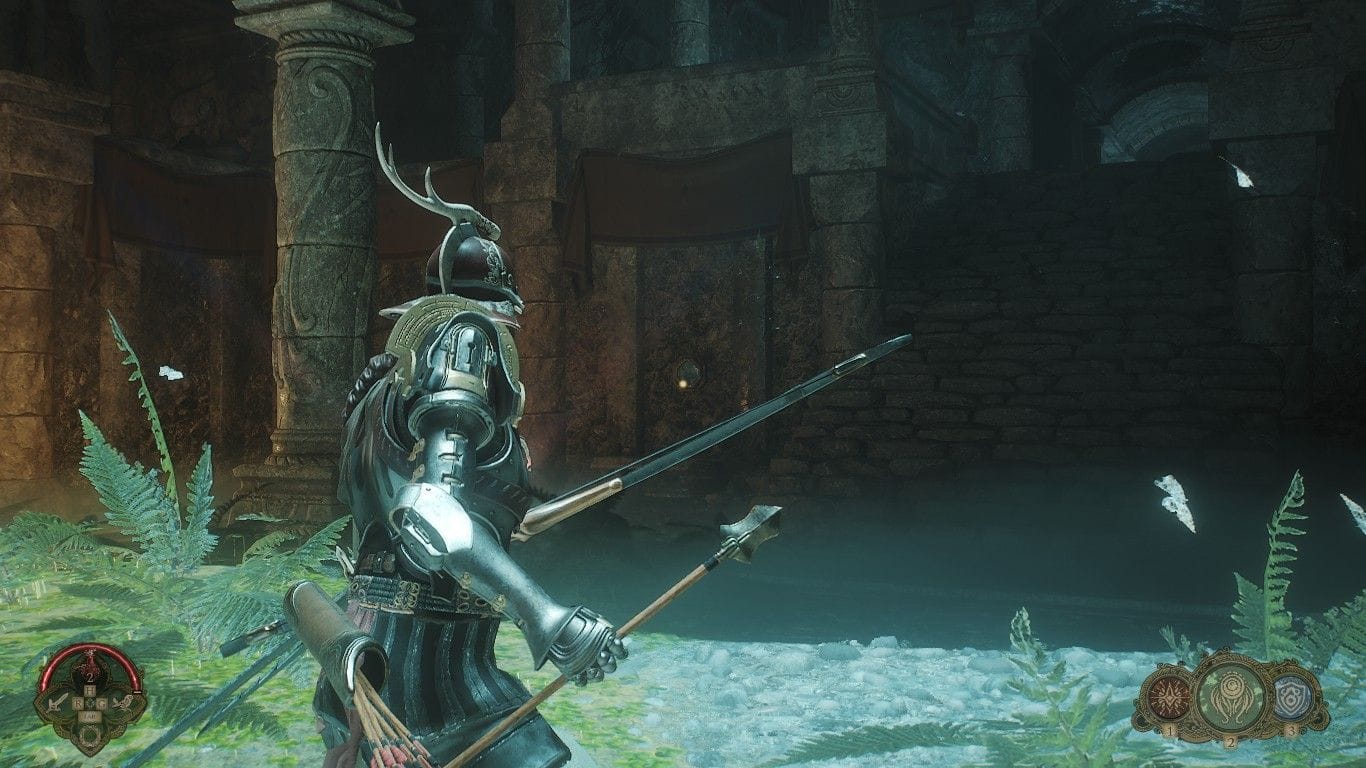Click the number 3 tag under the shield rune
Image resolution: width=1366 pixels, height=768 pixels.
pyautogui.click(x=1291, y=730)
